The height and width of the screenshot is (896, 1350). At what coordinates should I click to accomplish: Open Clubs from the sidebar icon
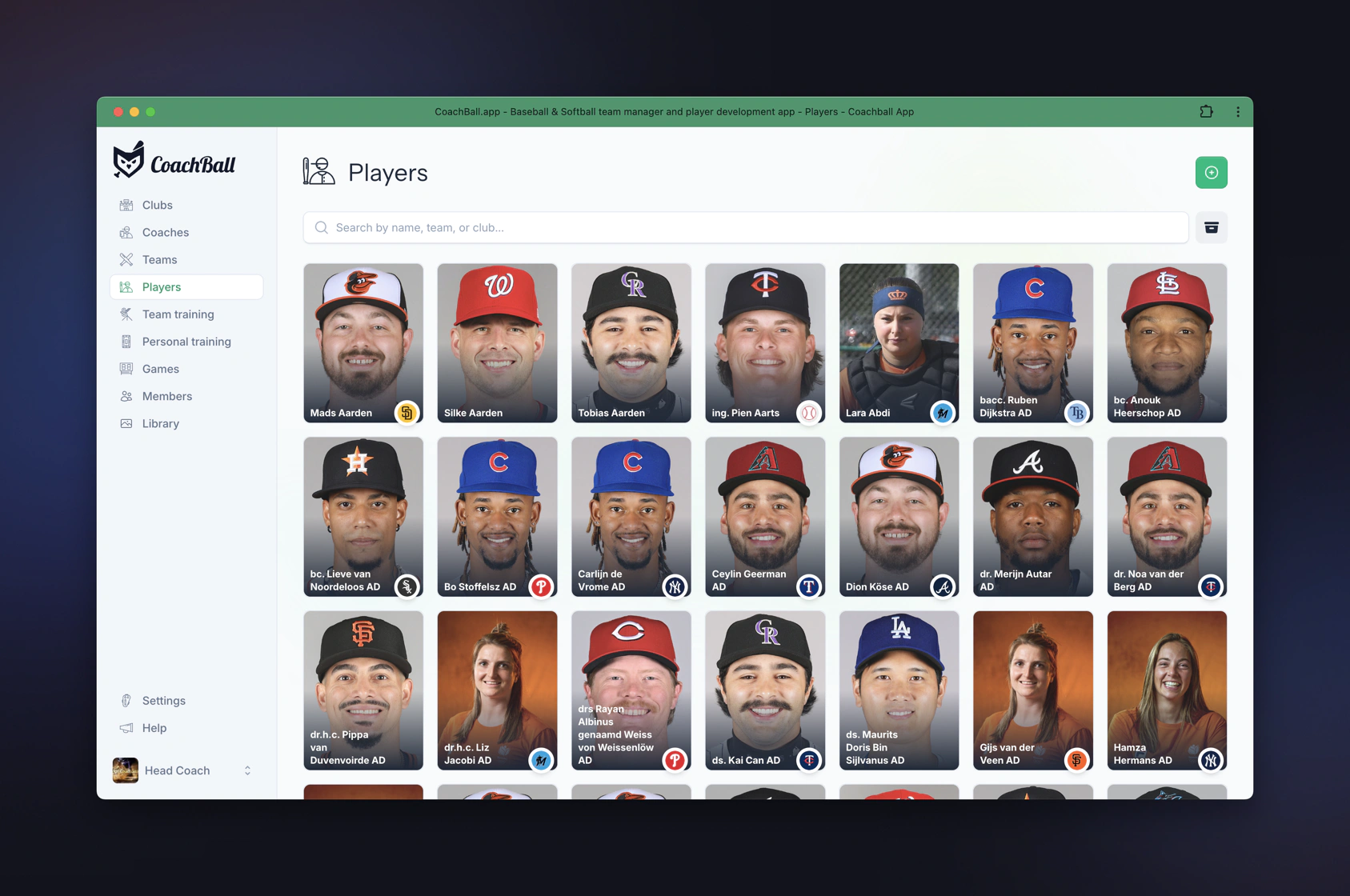[x=126, y=205]
